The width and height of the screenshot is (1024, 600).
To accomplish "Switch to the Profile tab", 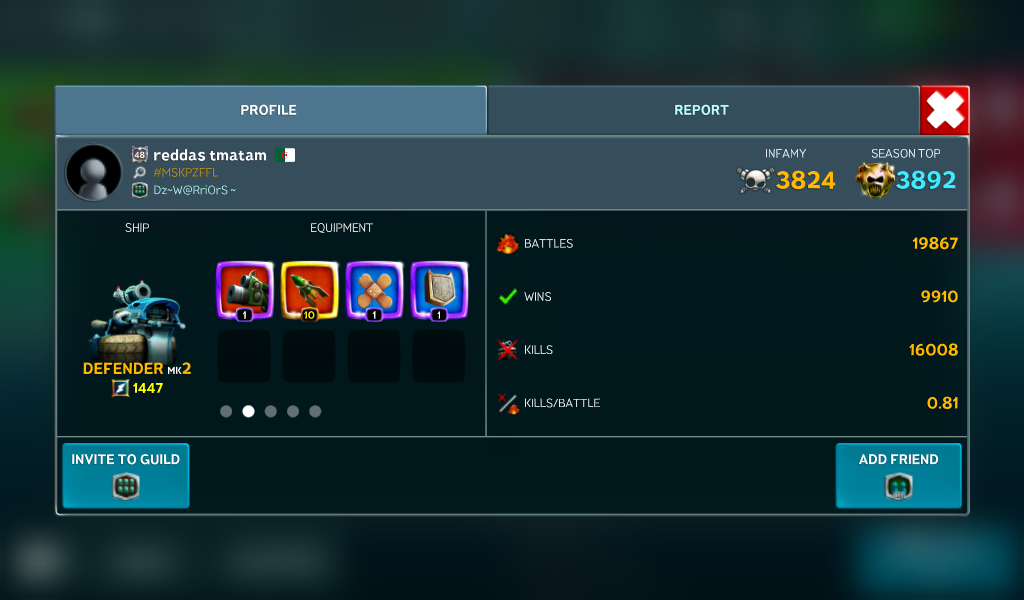I will 269,110.
